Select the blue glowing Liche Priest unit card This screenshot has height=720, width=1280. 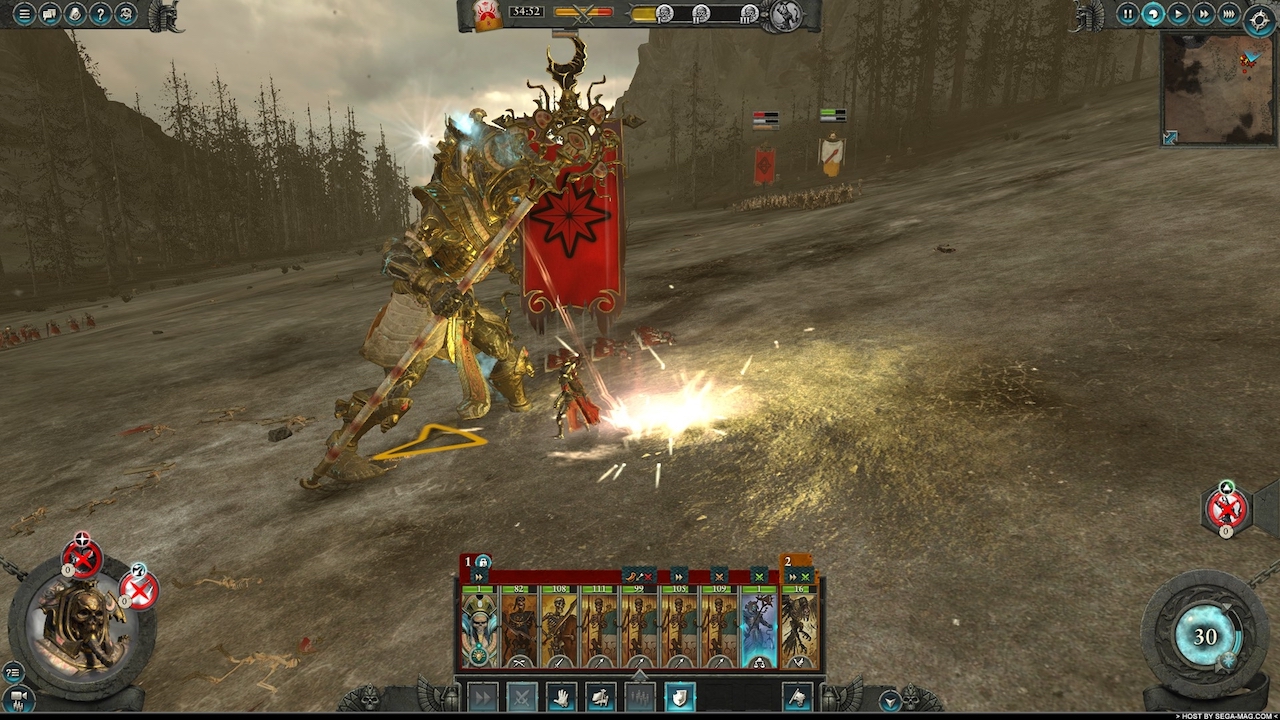pos(759,627)
